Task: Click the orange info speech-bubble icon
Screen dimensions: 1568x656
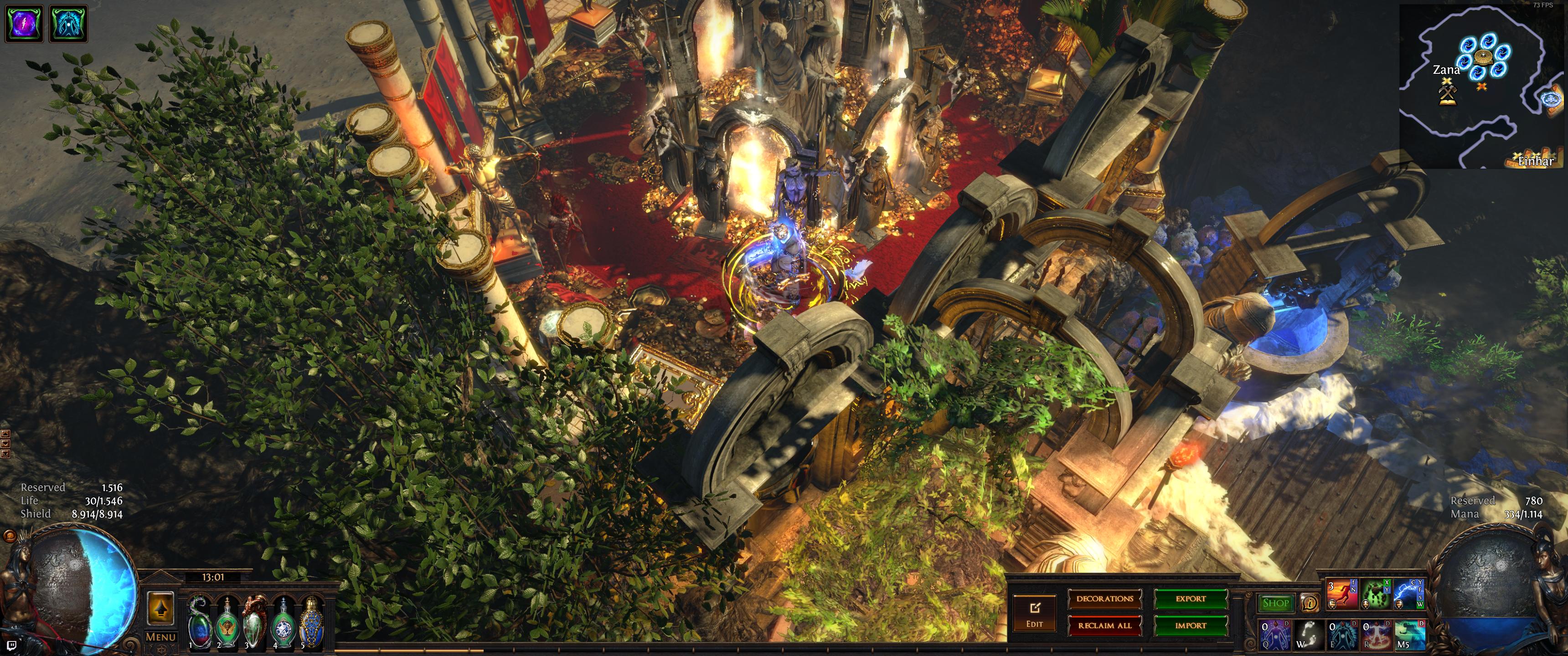Action: (x=1309, y=603)
